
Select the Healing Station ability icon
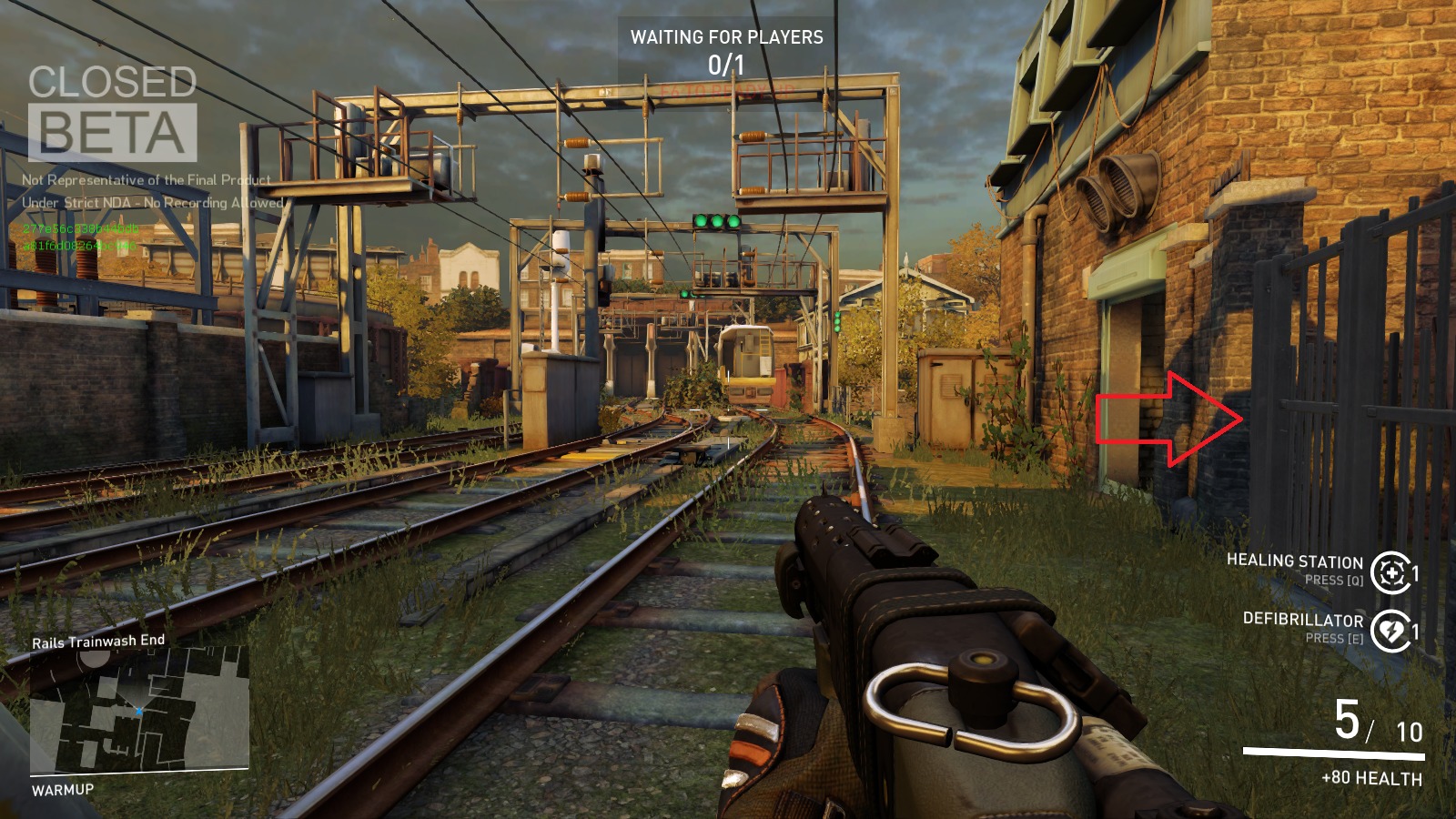pos(1390,573)
